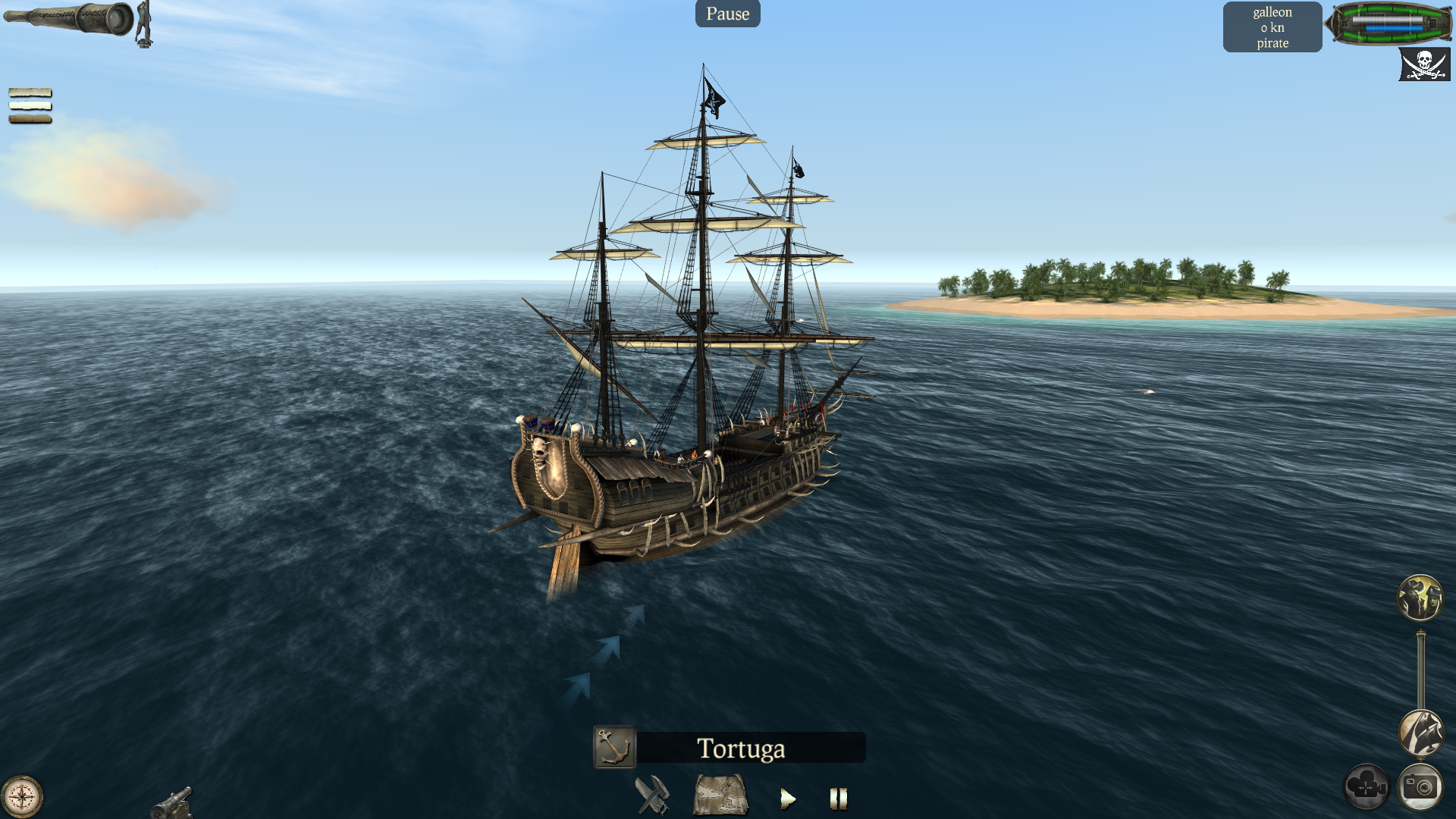Select the pirate skull flag icon
Viewport: 1456px width, 819px height.
[1423, 64]
